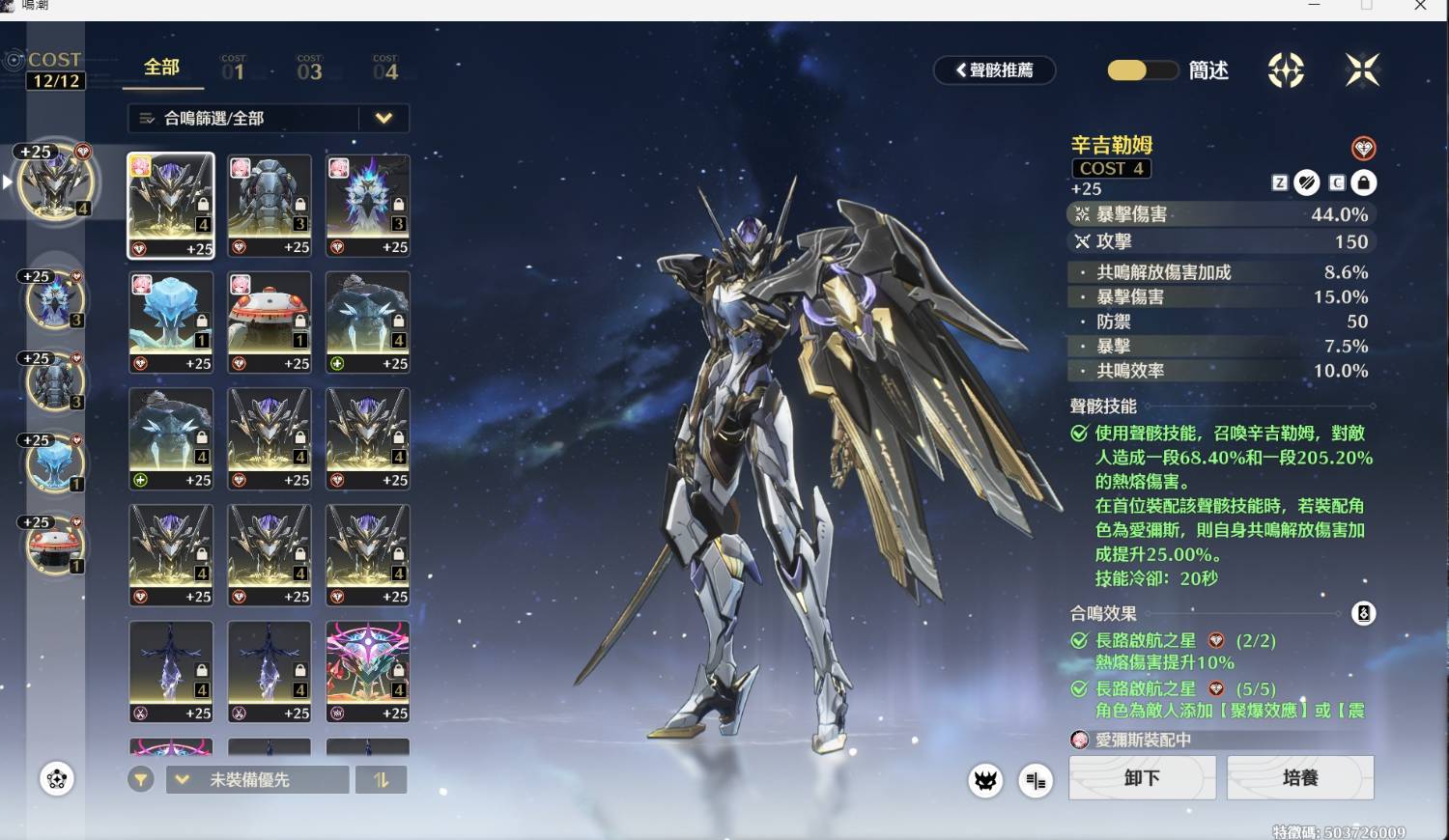Close the echo screen with X icon

pyautogui.click(x=1362, y=70)
